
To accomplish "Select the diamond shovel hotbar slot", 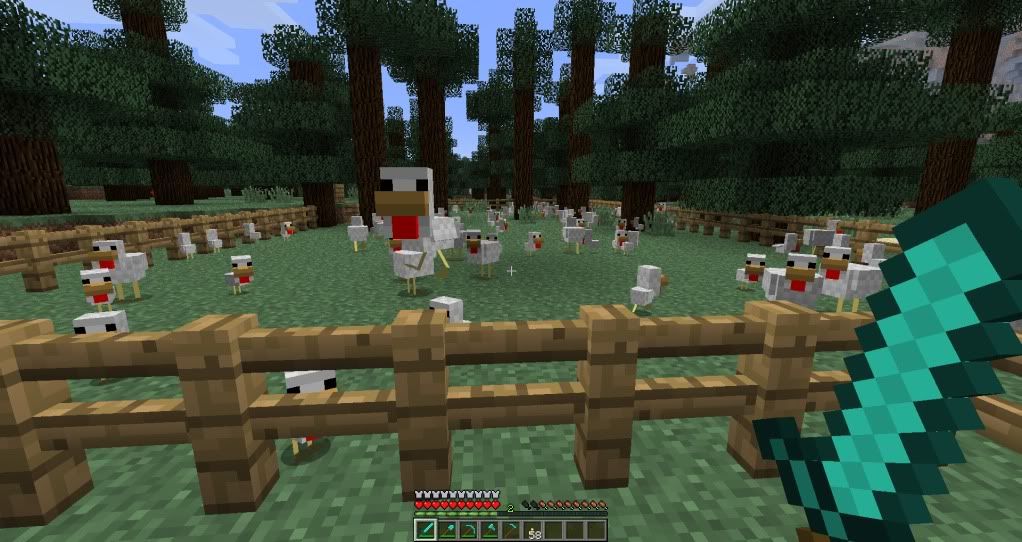I will [448, 530].
